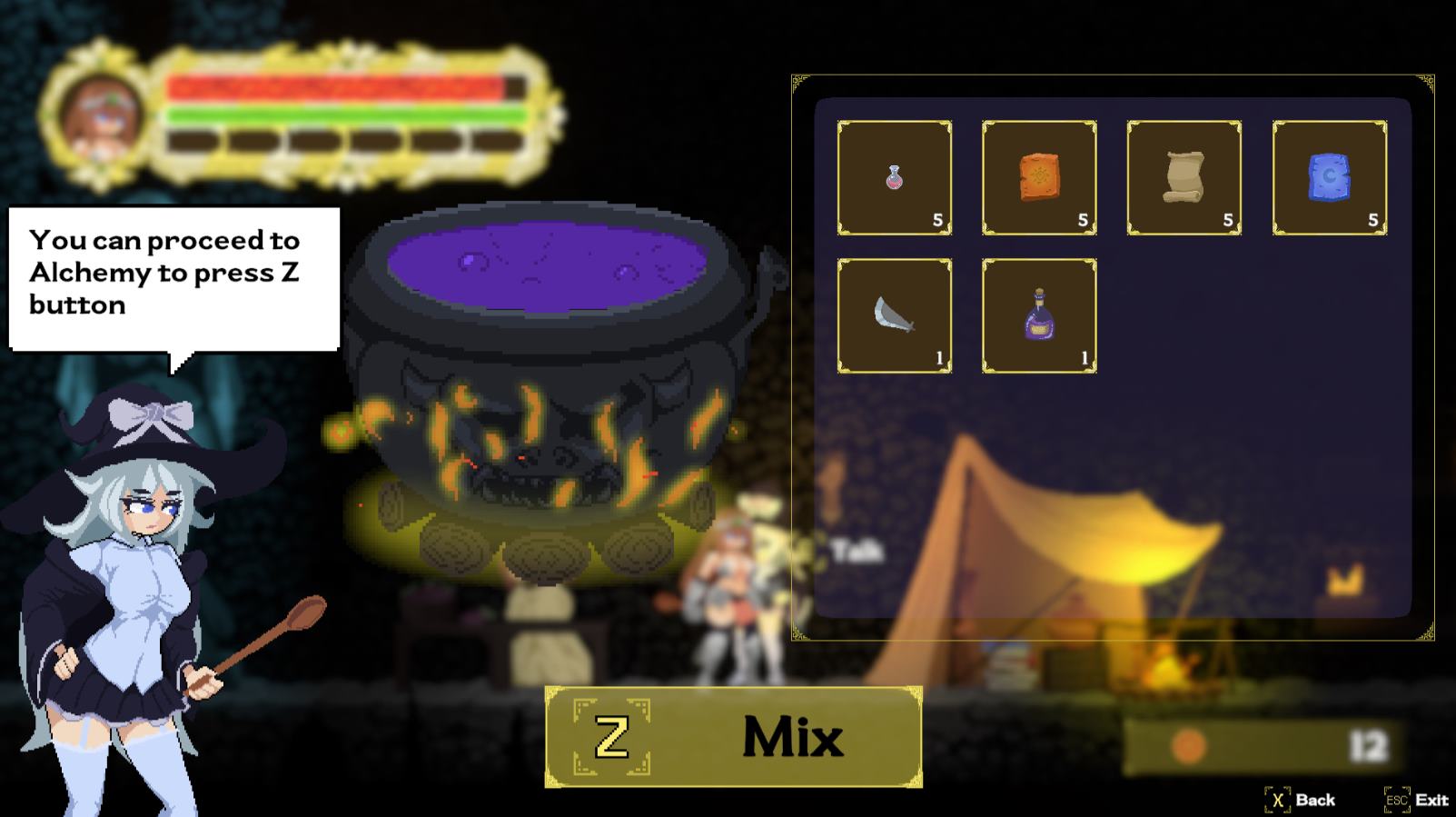Viewport: 1456px width, 817px height.
Task: Select the purple potion bottle item
Action: [x=1038, y=314]
